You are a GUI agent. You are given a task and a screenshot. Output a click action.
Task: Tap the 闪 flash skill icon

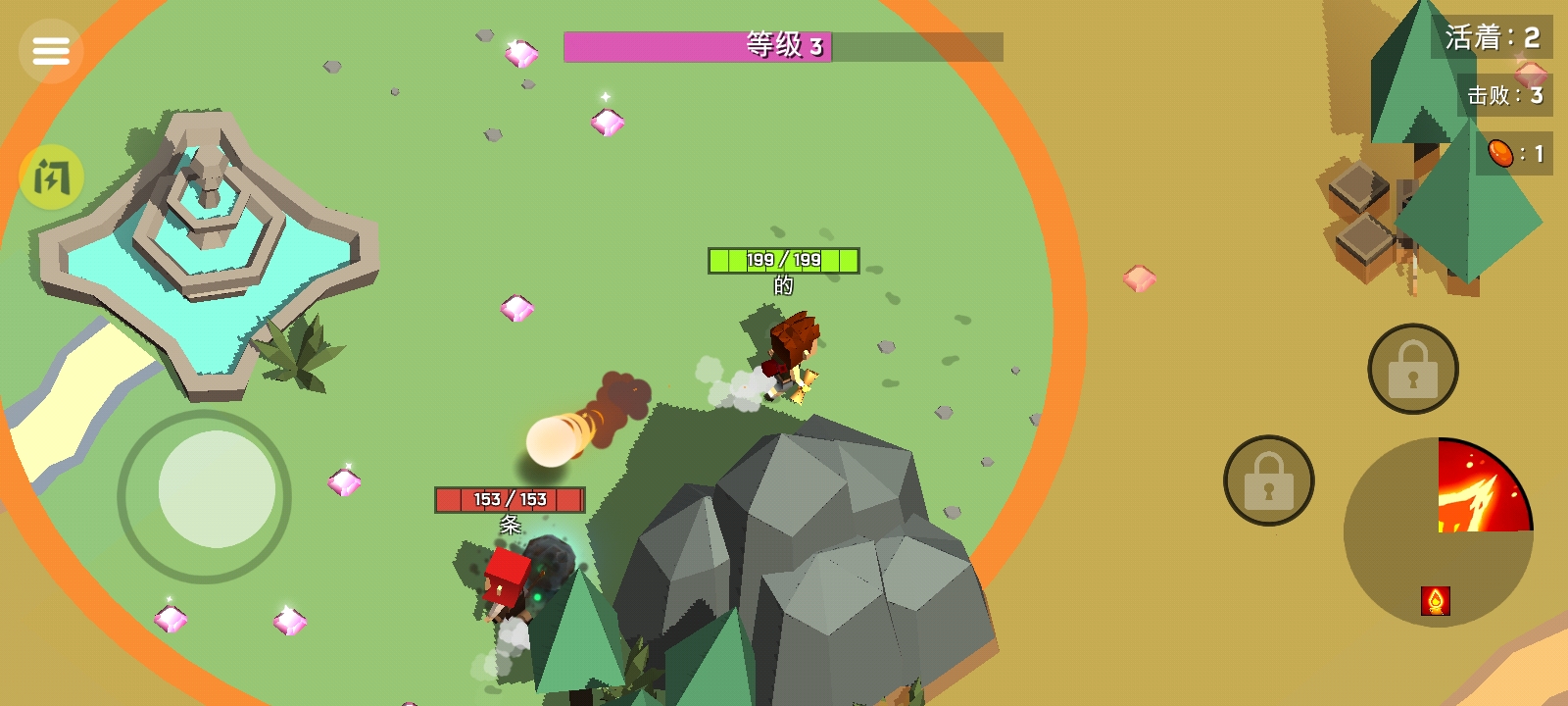(51, 178)
